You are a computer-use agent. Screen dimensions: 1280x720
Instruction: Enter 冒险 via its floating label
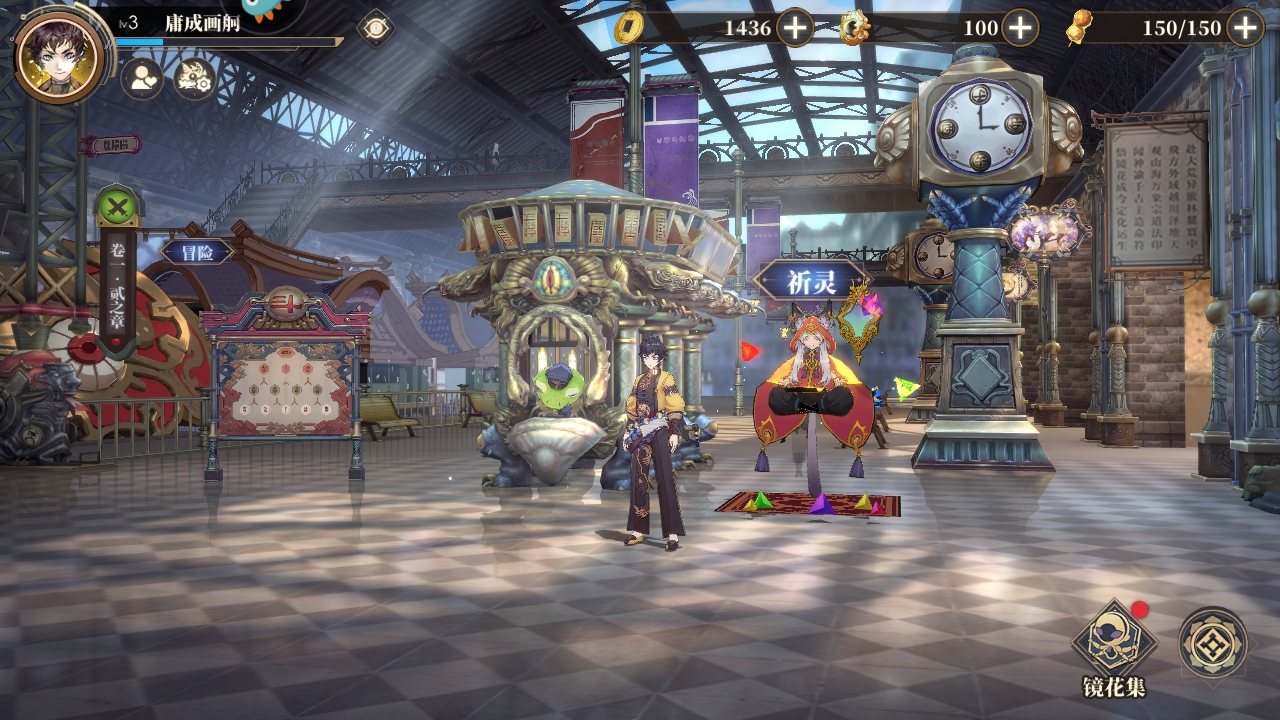(197, 252)
